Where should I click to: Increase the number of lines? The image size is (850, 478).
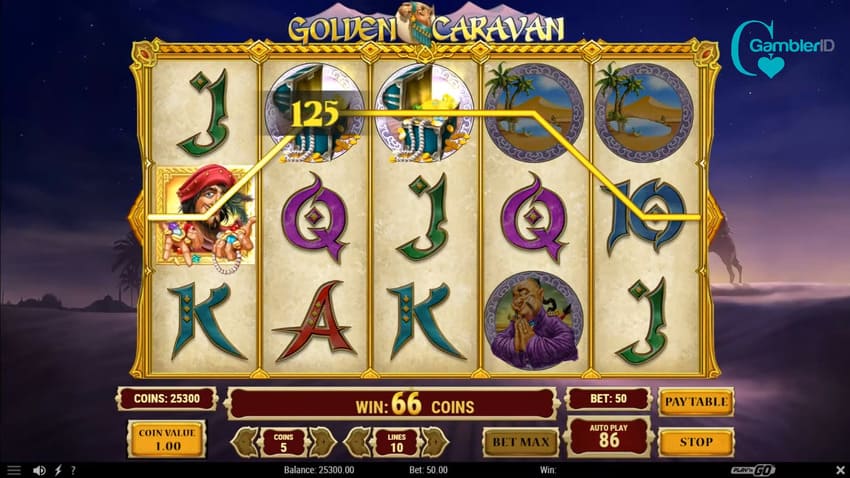click(436, 441)
